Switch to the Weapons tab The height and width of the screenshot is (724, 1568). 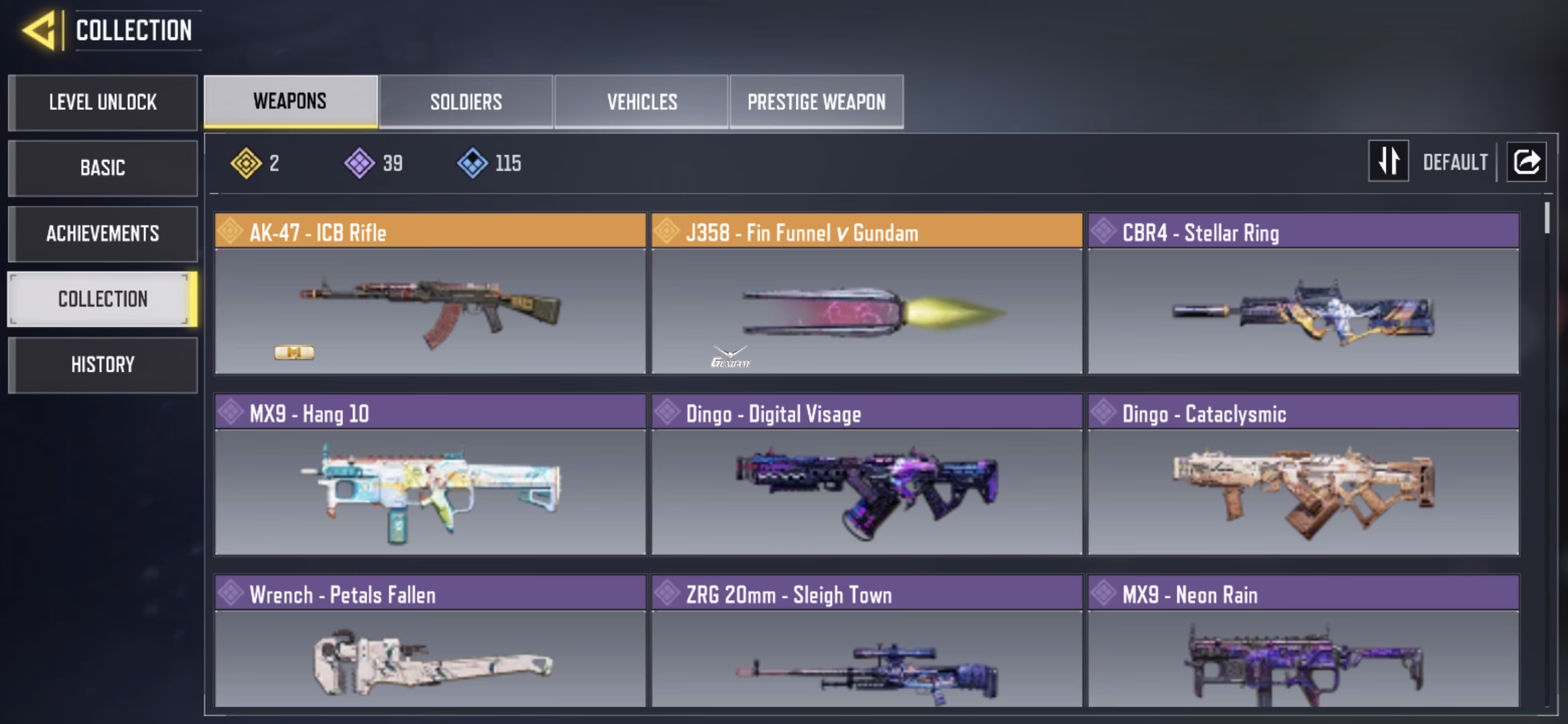click(290, 101)
